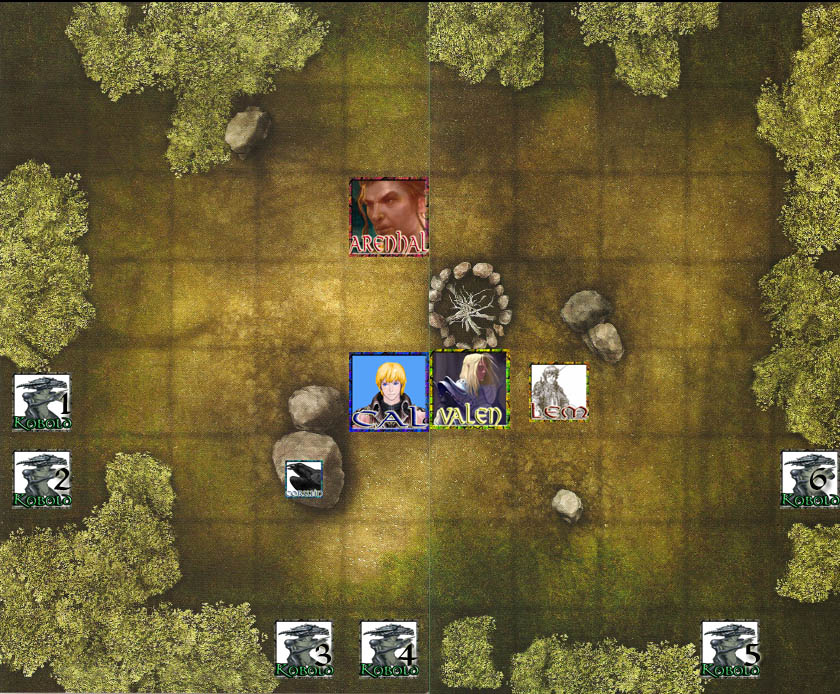The height and width of the screenshot is (694, 840).
Task: Pick the Lem sketch portrait token
Action: (559, 392)
